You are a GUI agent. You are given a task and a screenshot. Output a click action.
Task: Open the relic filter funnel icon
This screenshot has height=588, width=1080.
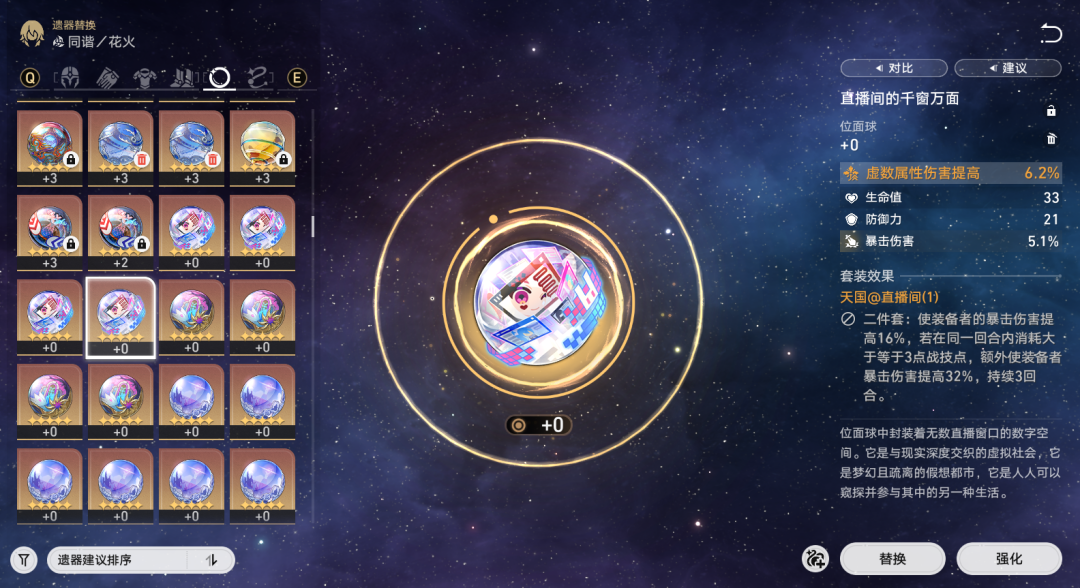coord(24,560)
